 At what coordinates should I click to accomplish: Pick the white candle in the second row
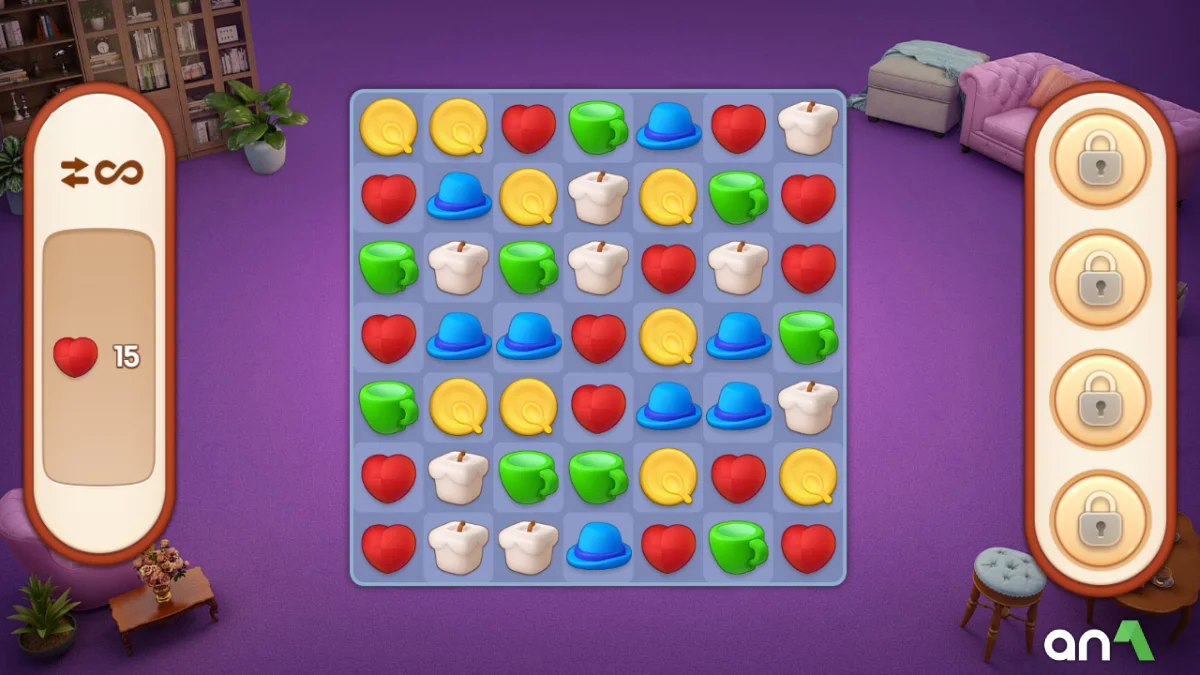[x=598, y=197]
